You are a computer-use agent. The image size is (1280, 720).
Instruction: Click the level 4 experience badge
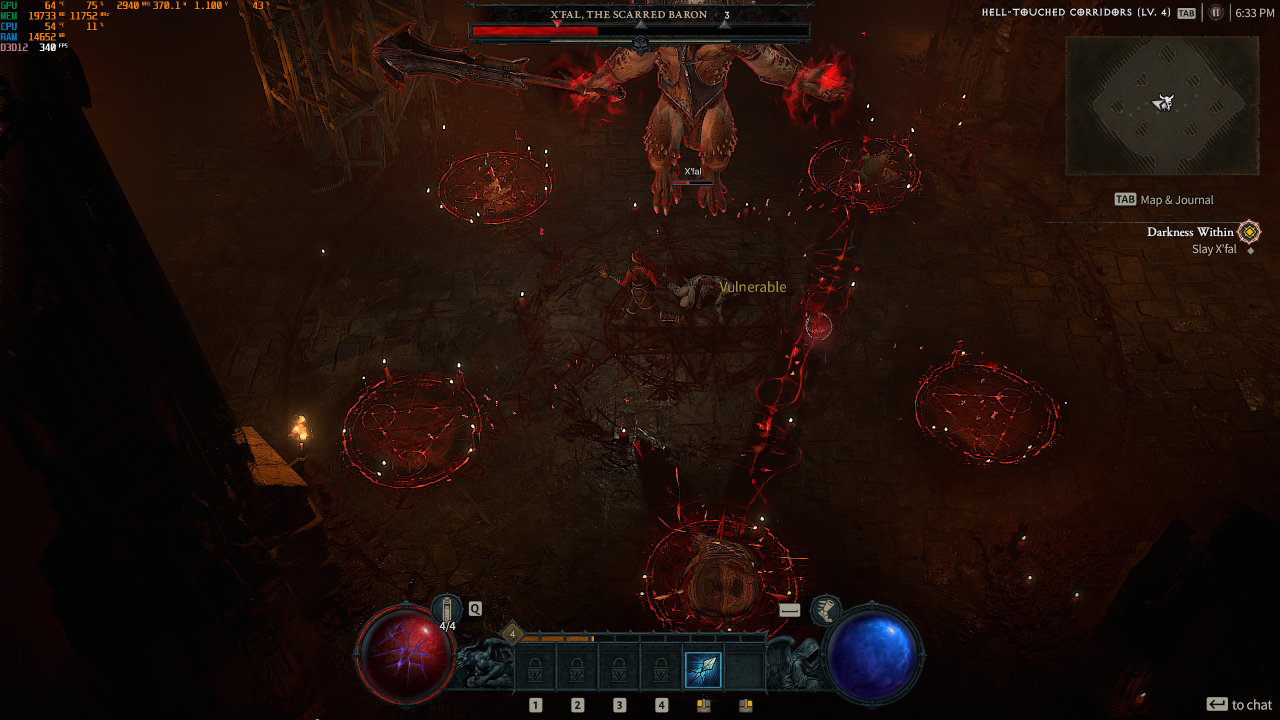513,633
